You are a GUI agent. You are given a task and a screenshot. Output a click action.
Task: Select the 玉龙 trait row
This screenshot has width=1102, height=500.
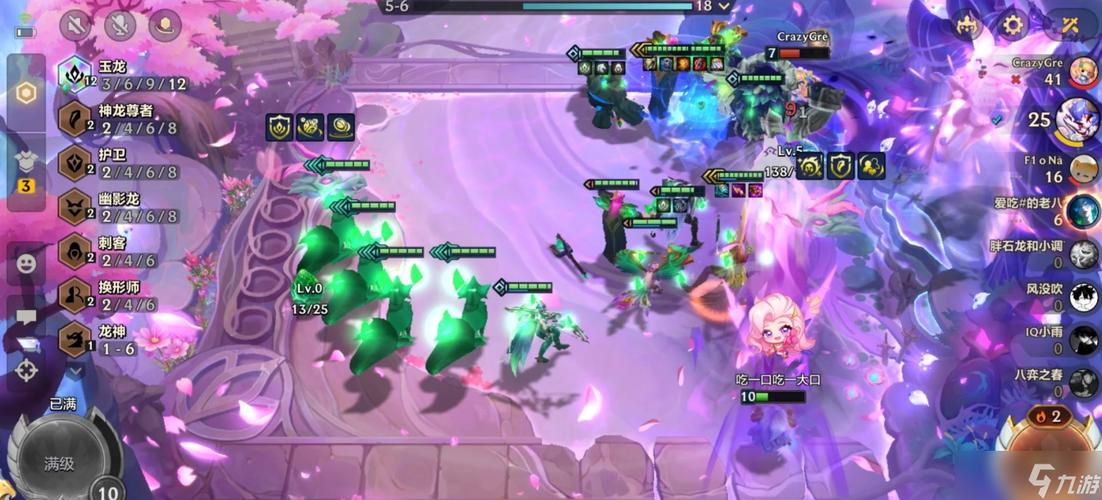tap(120, 75)
